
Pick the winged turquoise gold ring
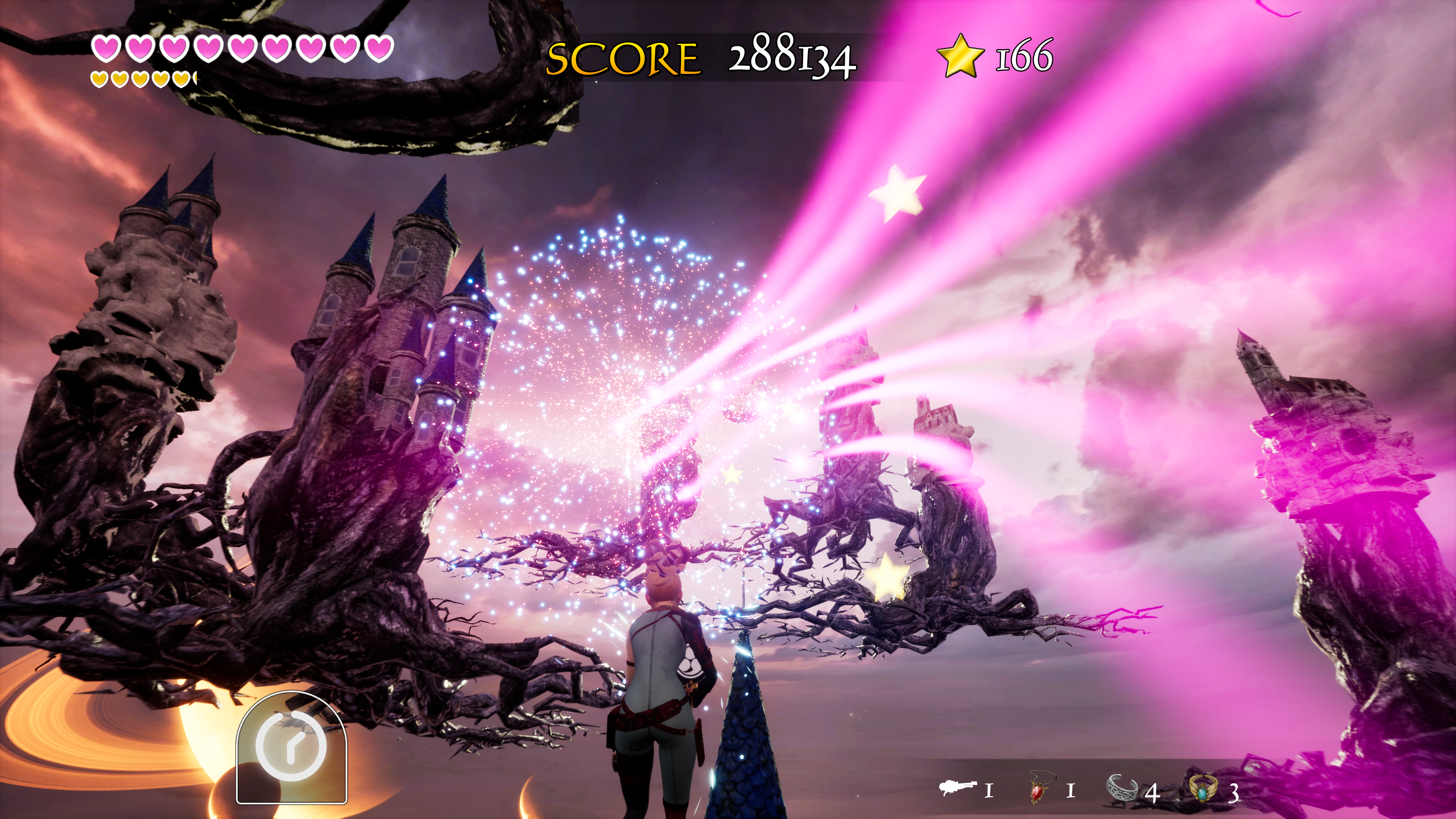point(1203,789)
